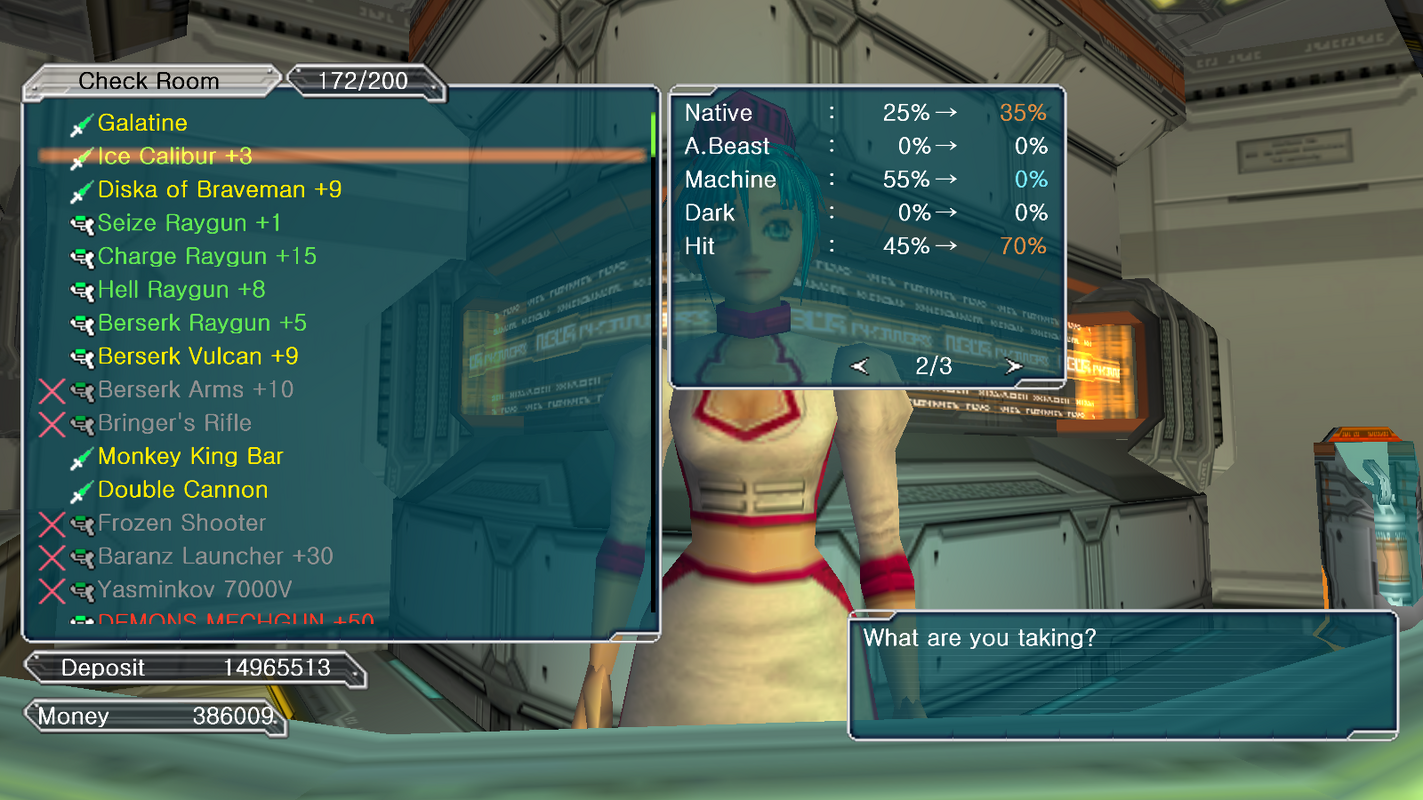Select the Money meseta field
This screenshot has width=1423, height=800.
(155, 716)
